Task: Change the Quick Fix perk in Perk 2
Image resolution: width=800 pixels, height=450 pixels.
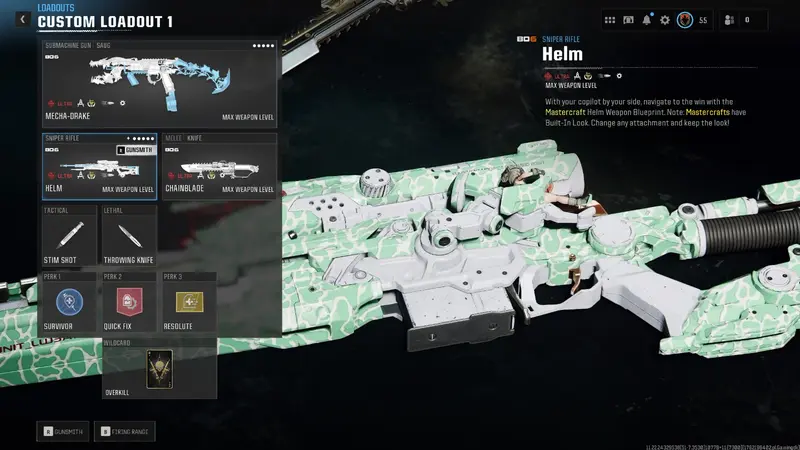Action: point(129,304)
